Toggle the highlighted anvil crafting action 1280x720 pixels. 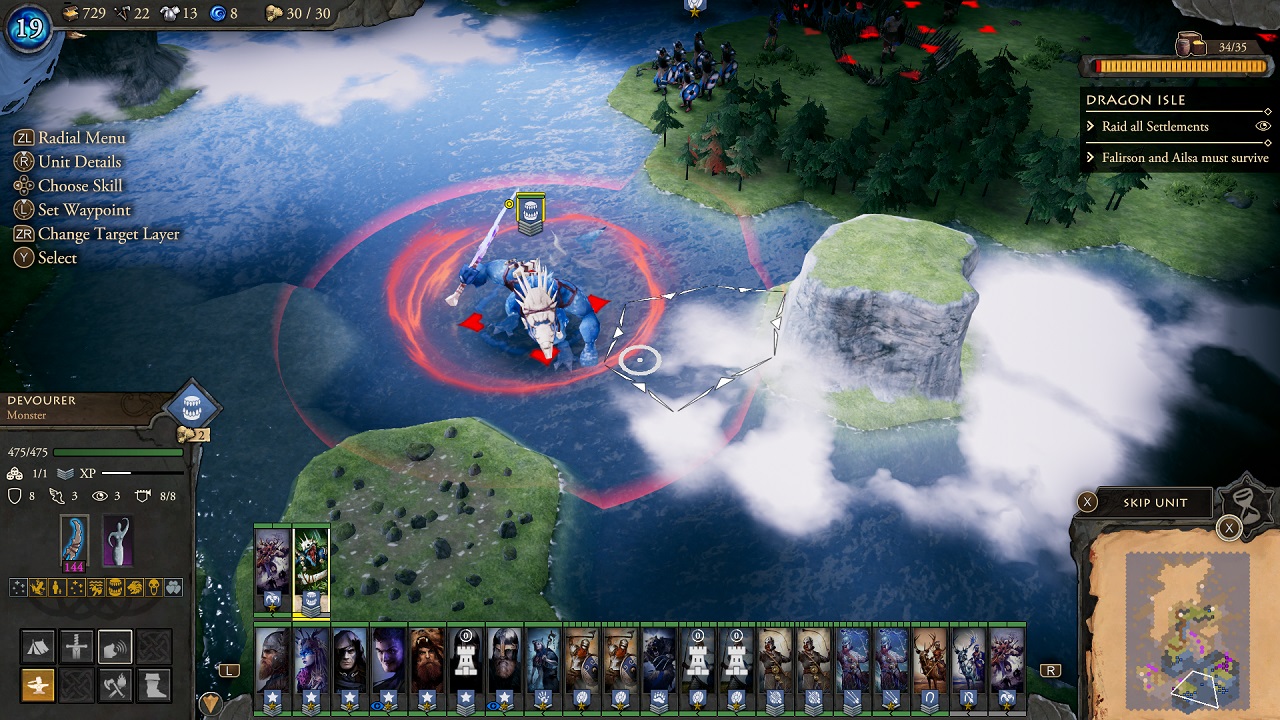click(x=38, y=685)
